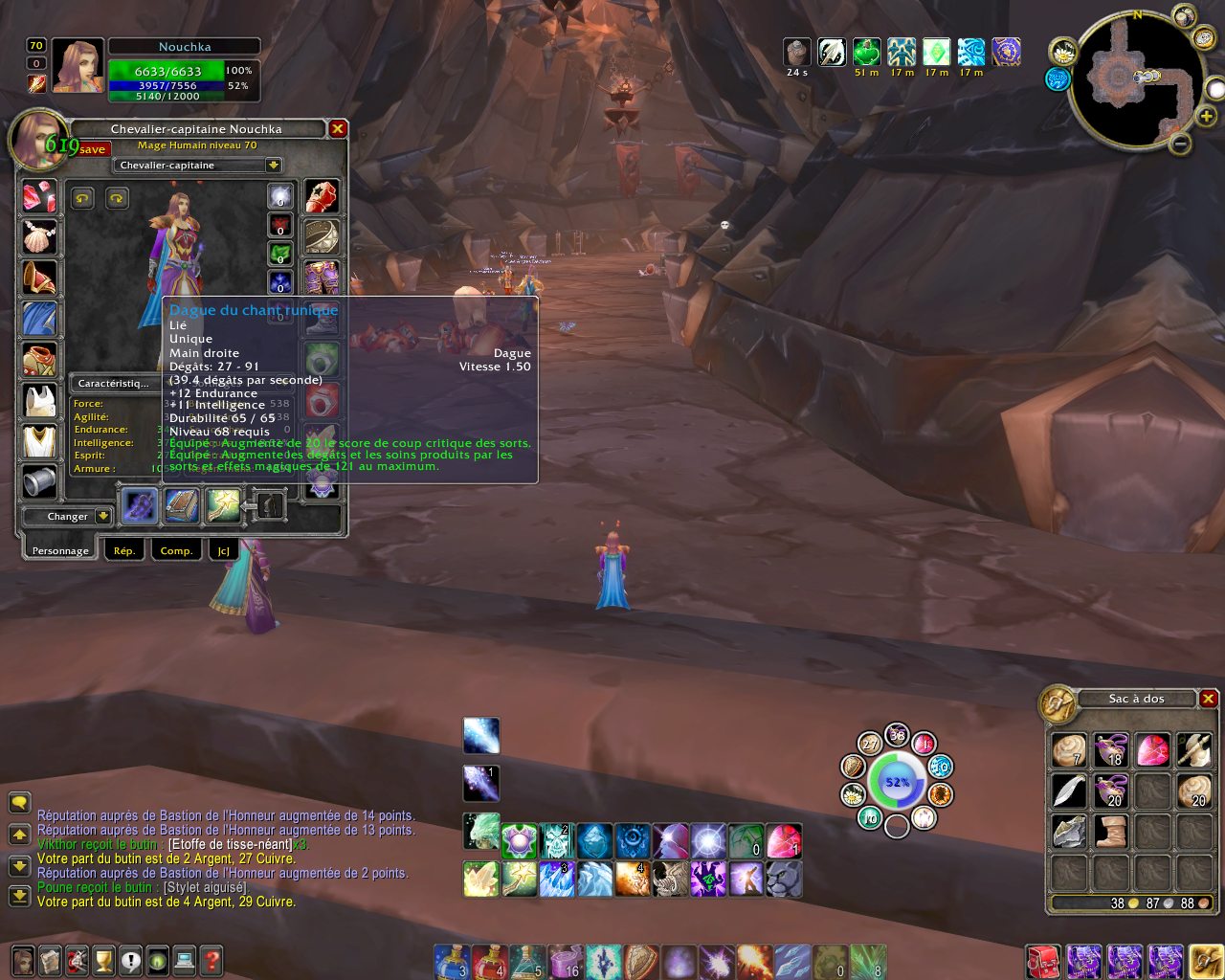
Task: Activate the grey panther icon on the action bar
Action: 784,879
